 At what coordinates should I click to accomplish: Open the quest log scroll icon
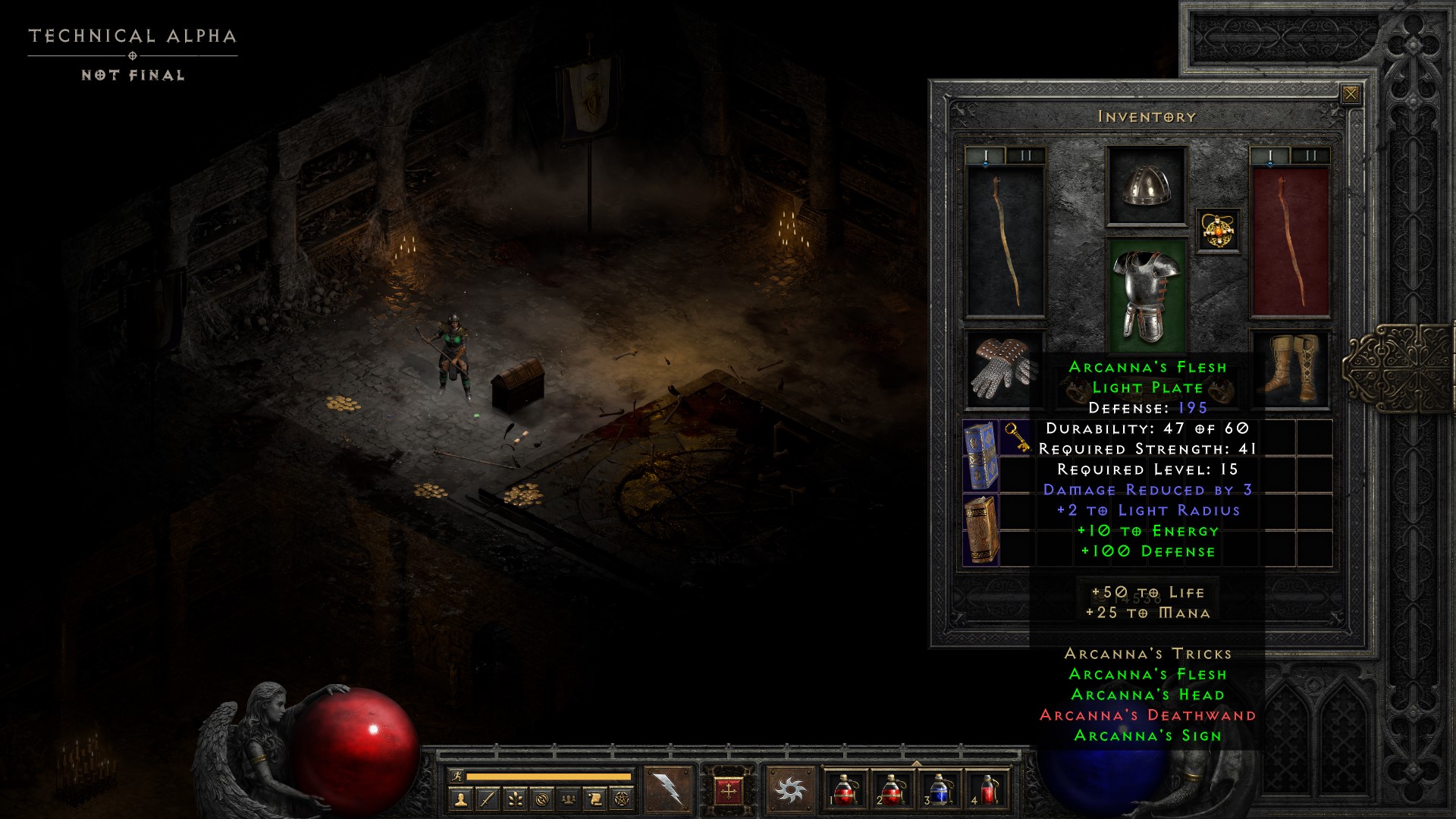click(595, 799)
